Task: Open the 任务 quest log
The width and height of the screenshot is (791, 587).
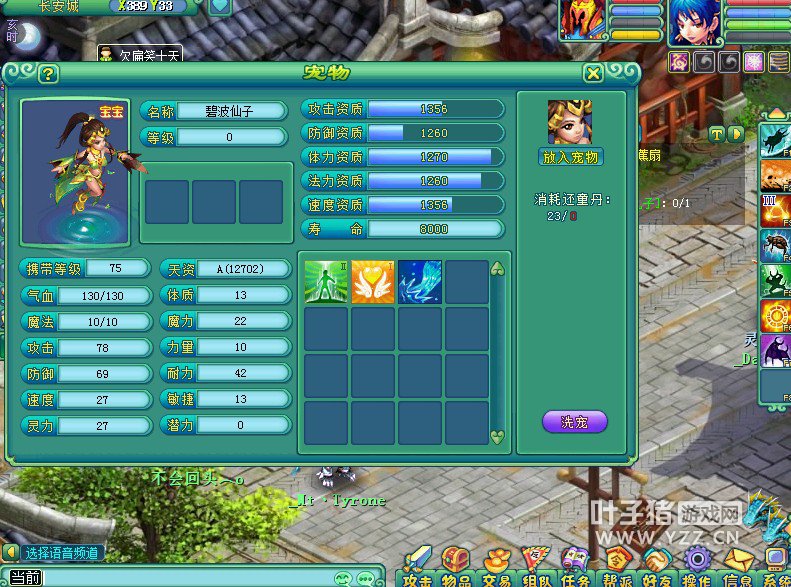Action: pos(575,567)
